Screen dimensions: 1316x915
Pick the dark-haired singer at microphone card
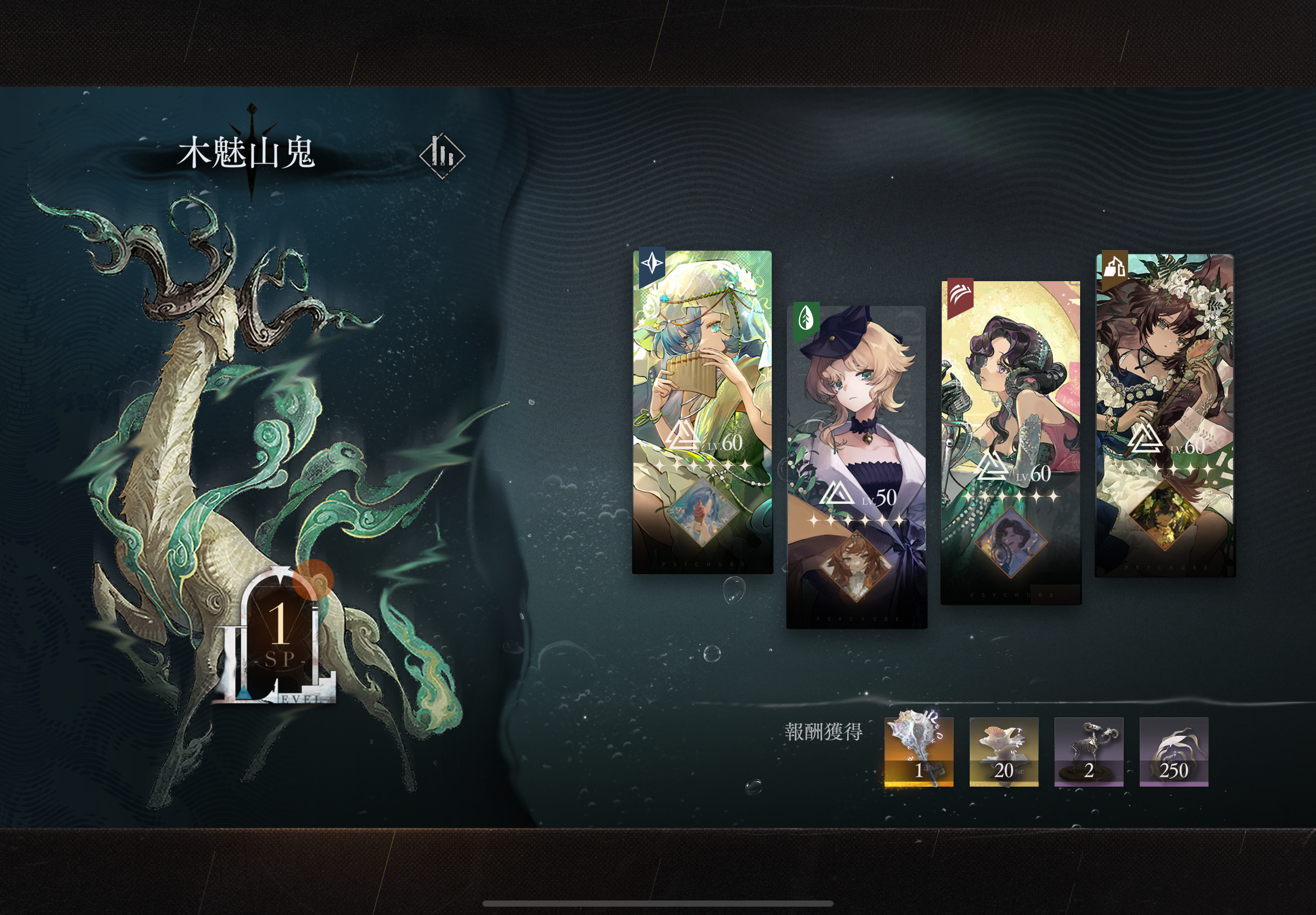(x=1010, y=441)
